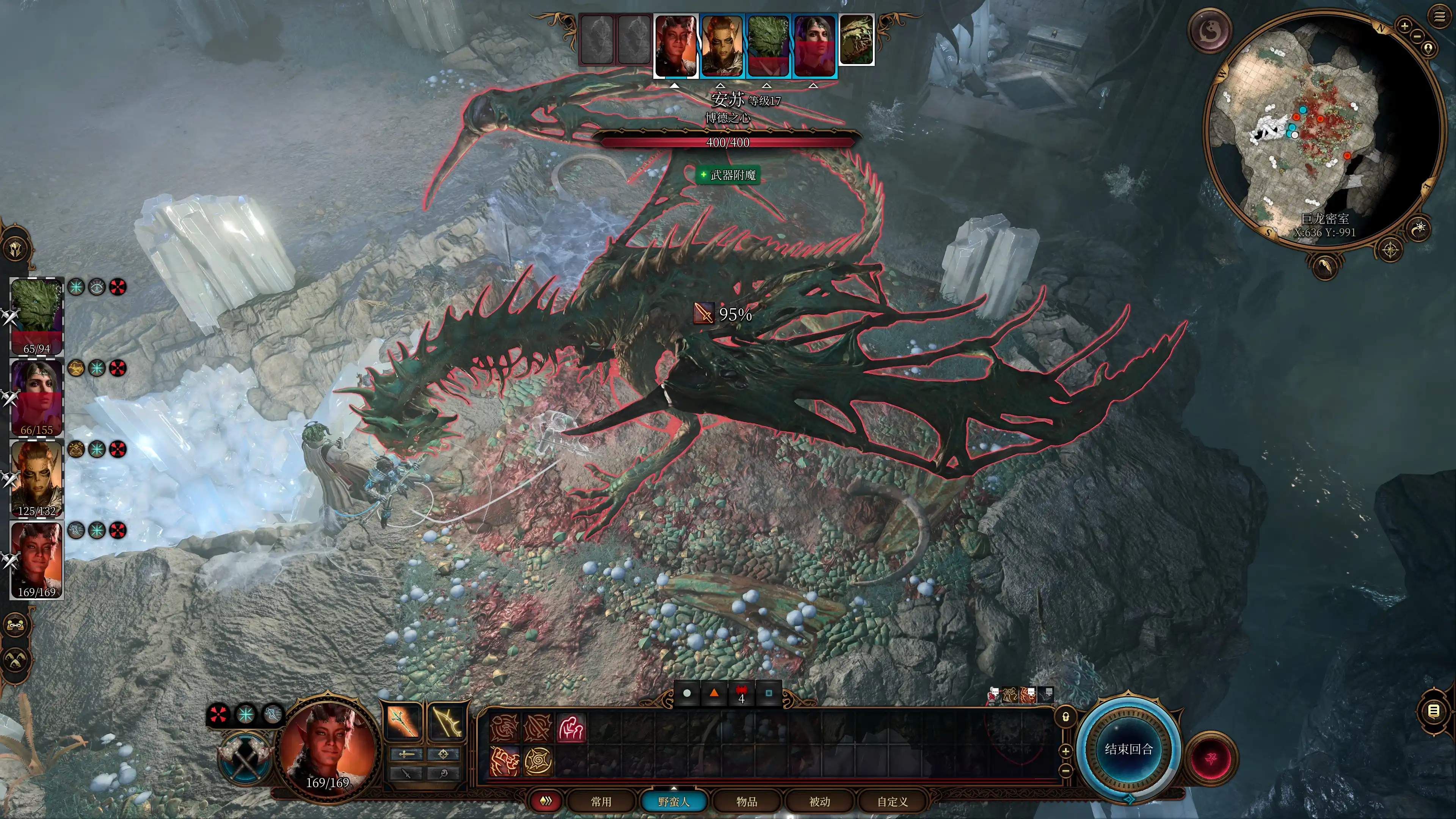
Task: Select the glowing main-hand melee weapon slot
Action: (403, 722)
